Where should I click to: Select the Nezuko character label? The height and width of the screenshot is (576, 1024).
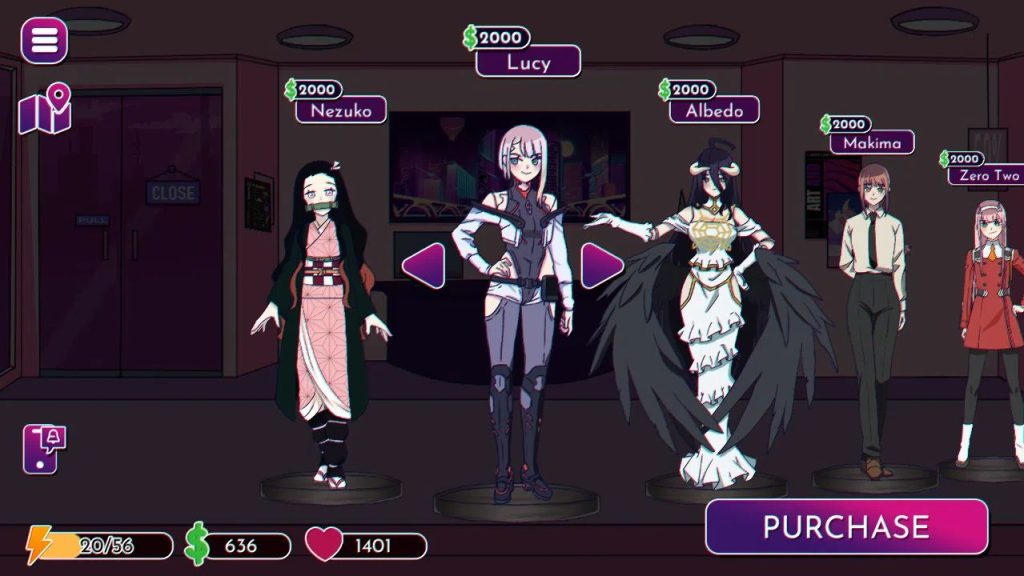(x=340, y=110)
